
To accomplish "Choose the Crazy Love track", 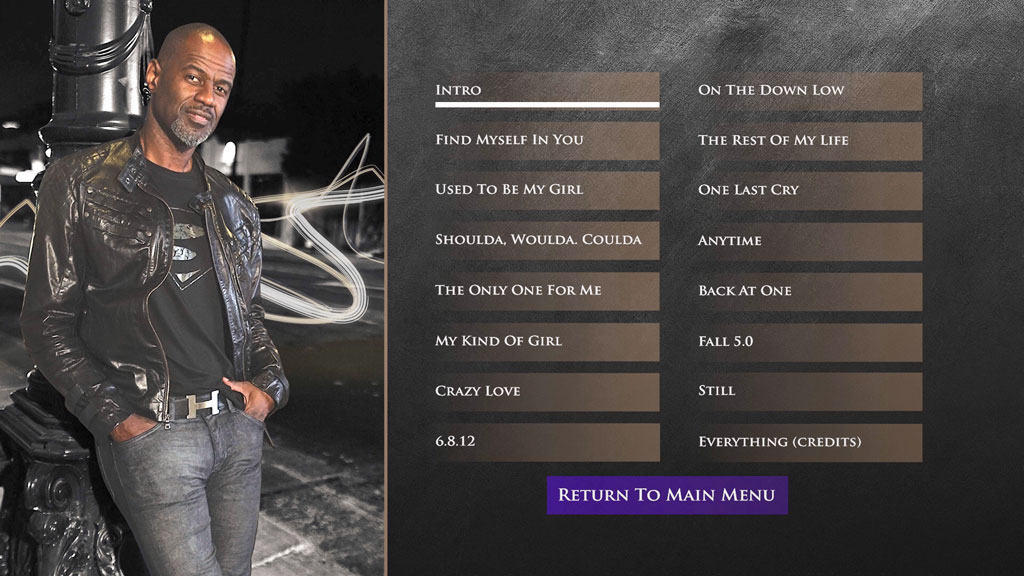I will pyautogui.click(x=546, y=391).
